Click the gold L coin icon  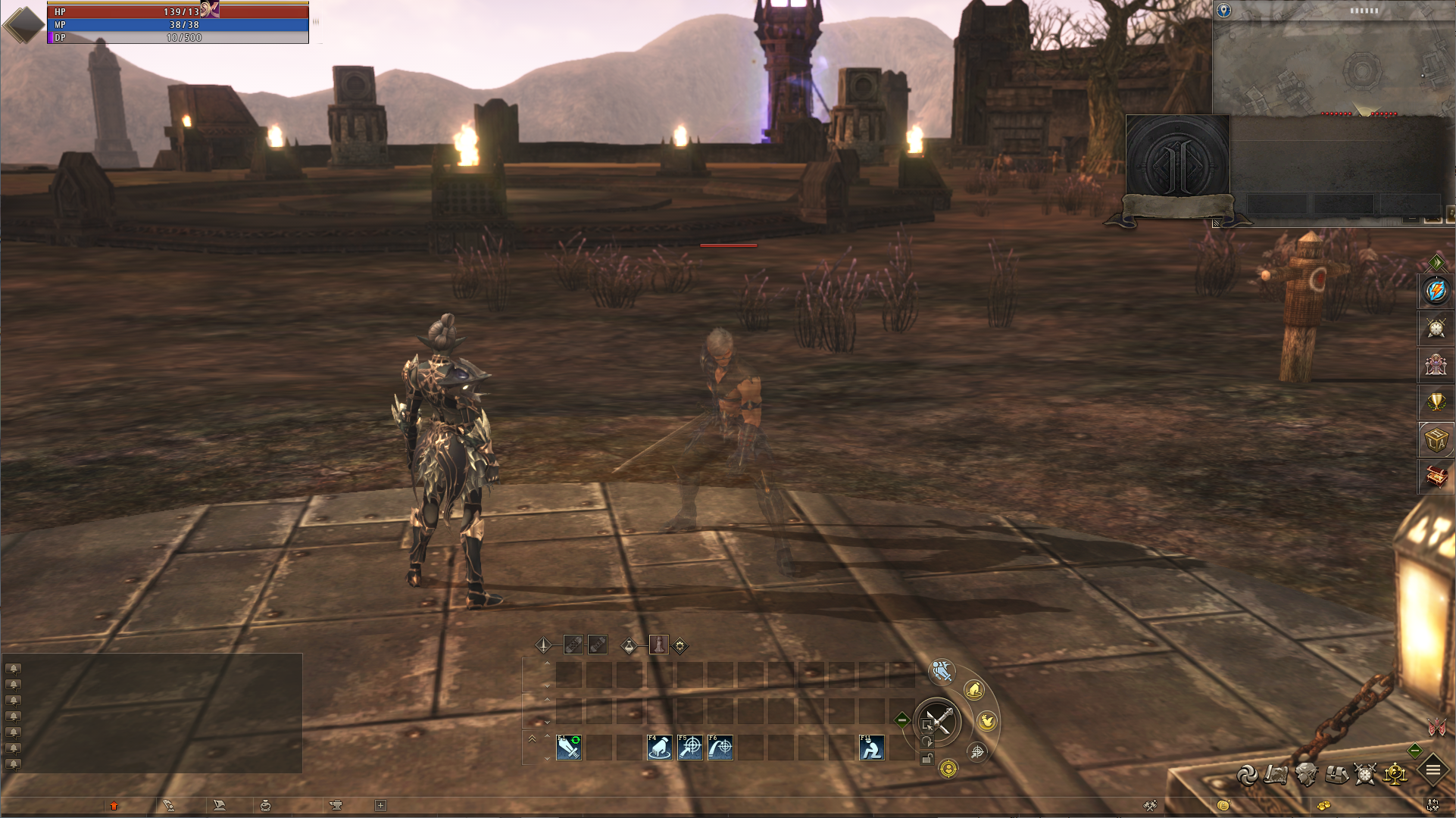tap(1223, 805)
